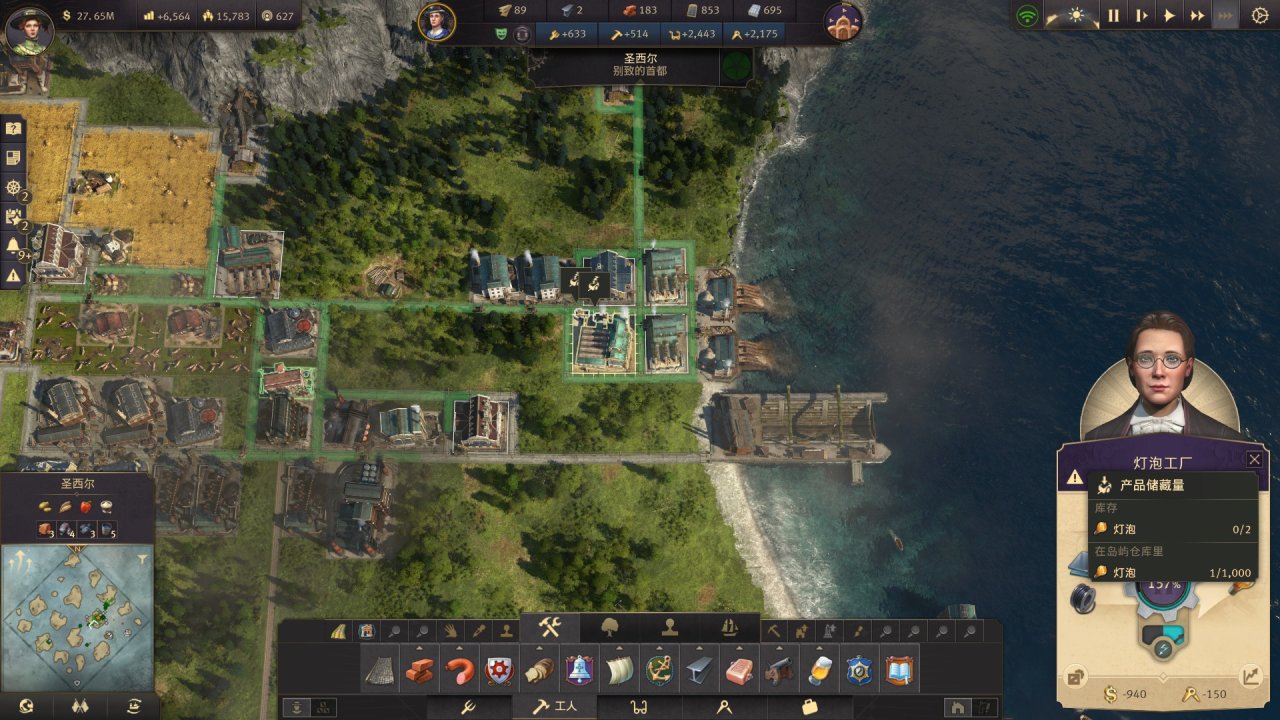Set game speed to normal play
This screenshot has height=720, width=1280.
coord(1169,16)
